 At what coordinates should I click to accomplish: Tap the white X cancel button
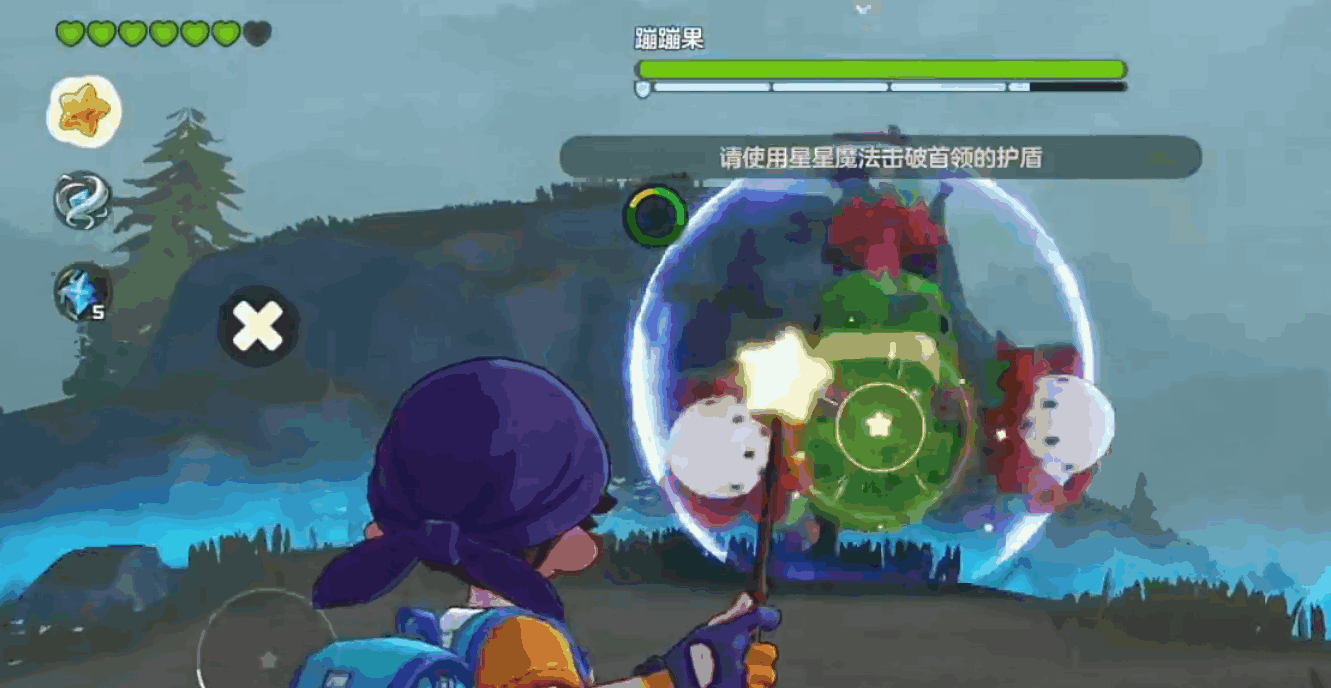tap(258, 326)
